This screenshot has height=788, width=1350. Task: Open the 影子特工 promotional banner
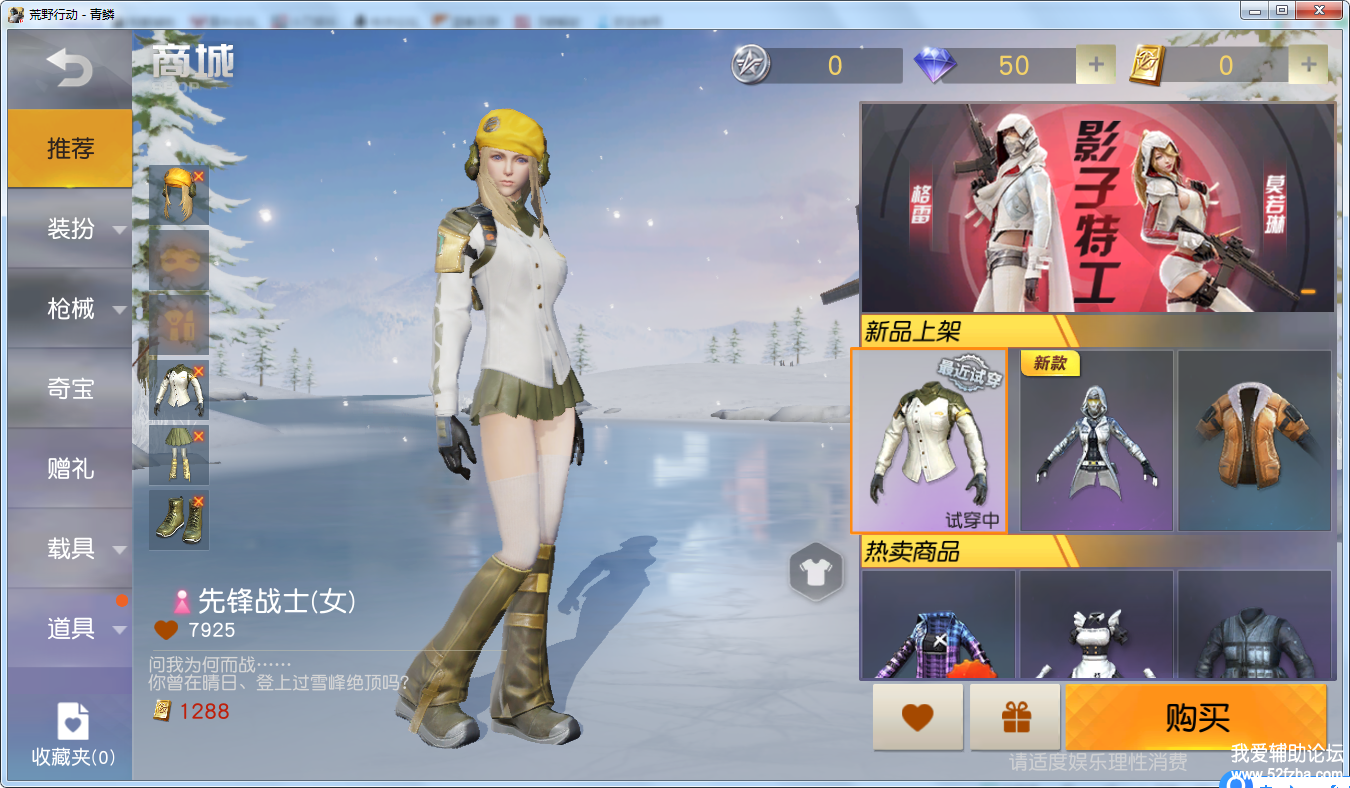pyautogui.click(x=1097, y=207)
